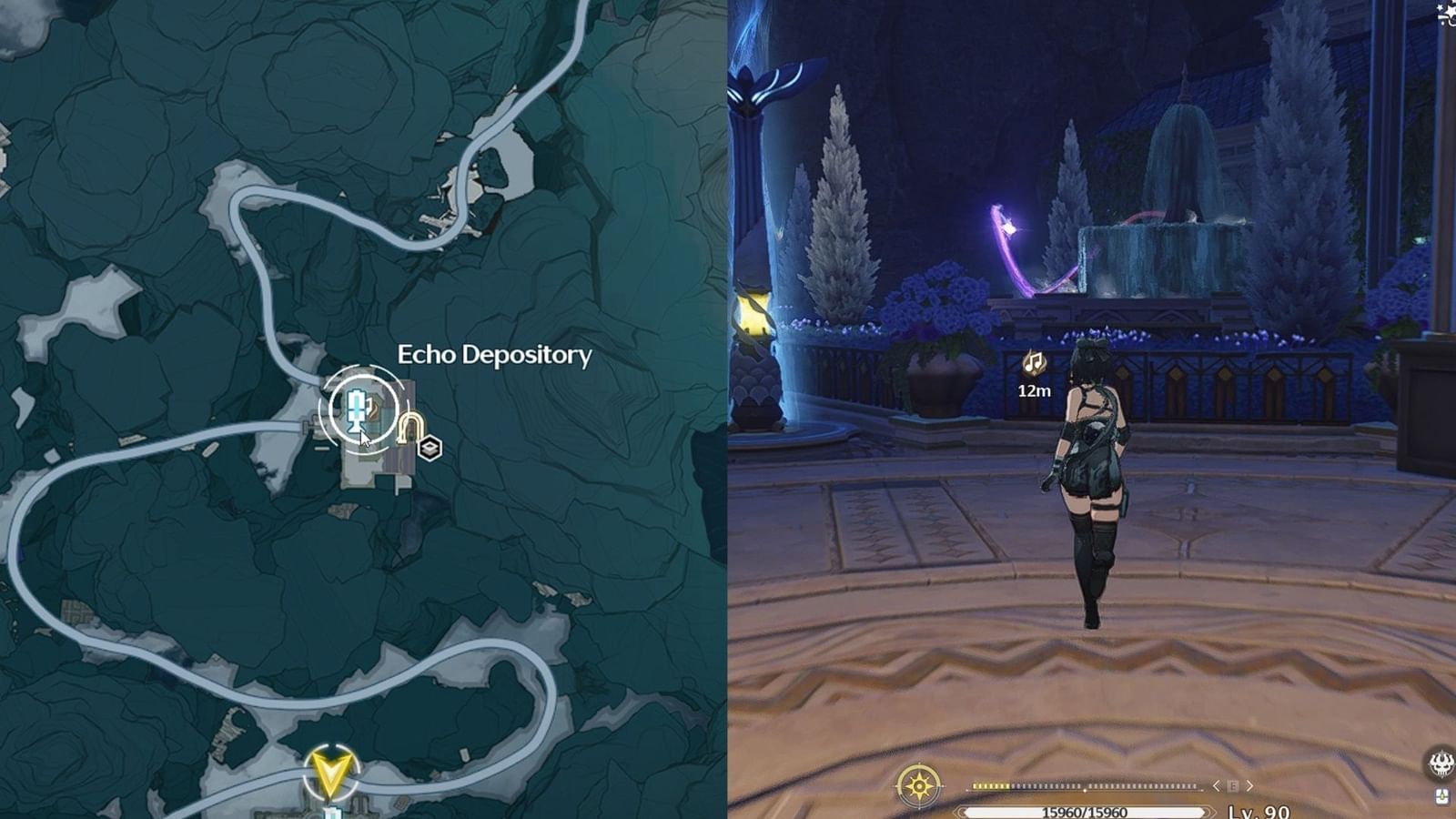Select the highlighted fast travel beacon on the map
Viewport: 1456px width, 819px height.
357,408
